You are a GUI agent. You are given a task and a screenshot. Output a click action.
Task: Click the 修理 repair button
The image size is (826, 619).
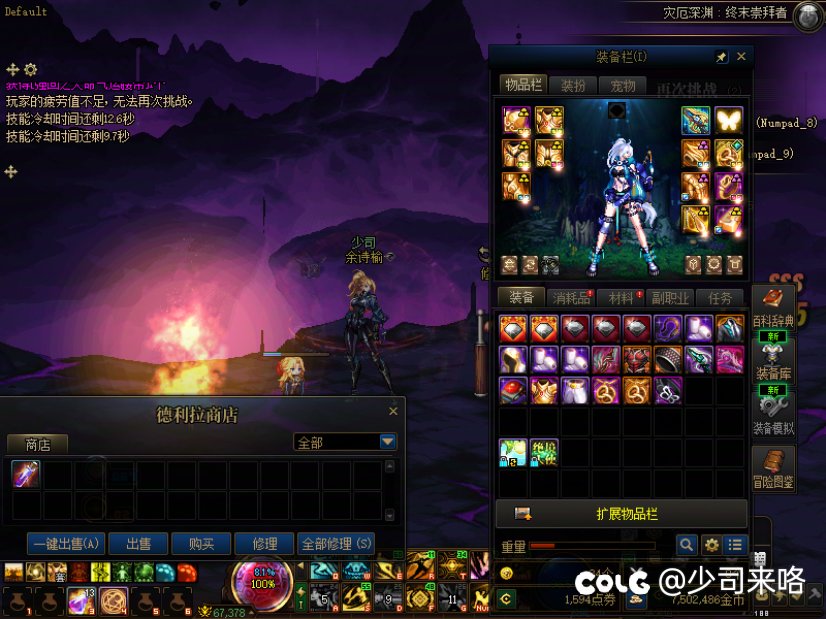(x=265, y=544)
